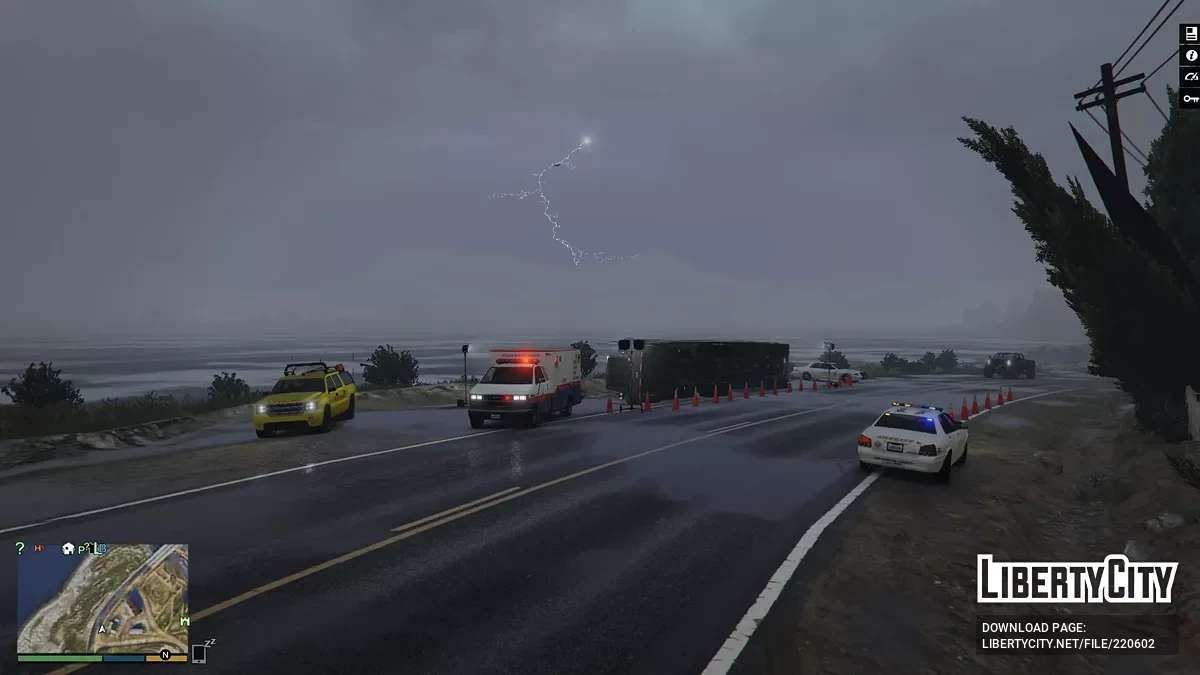Screen dimensions: 1200x675
Task: Click the speedometer gauge icon
Action: [x=1190, y=77]
